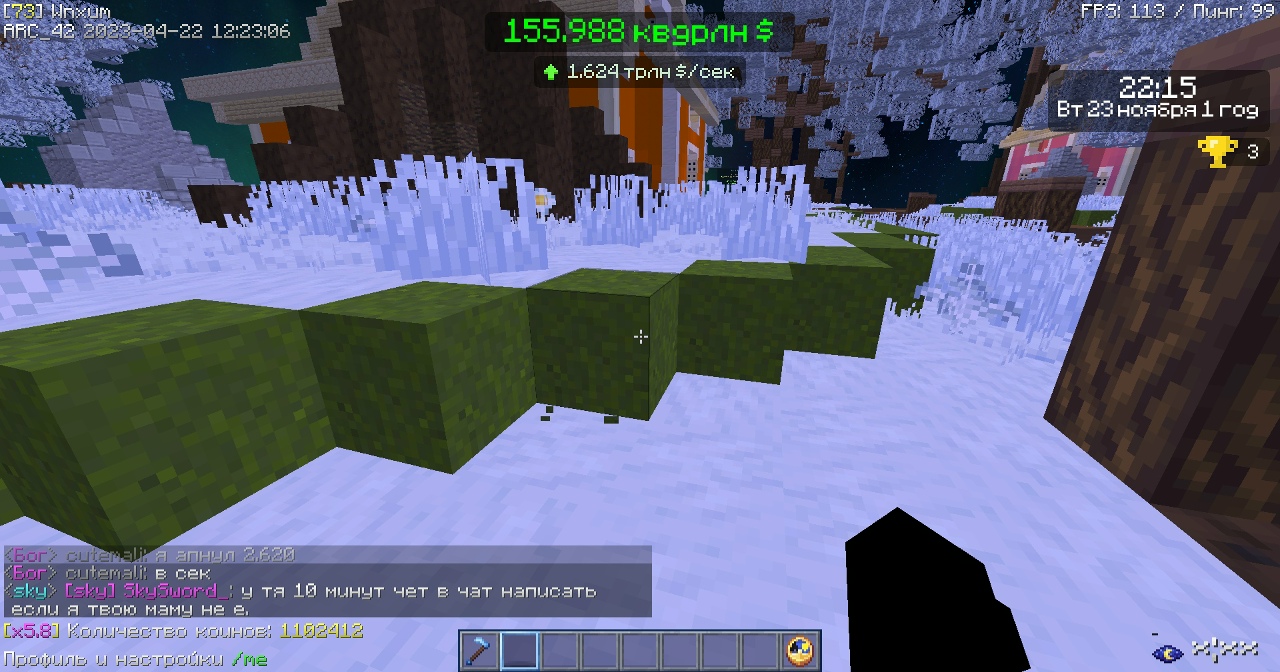Click the blue moon eye icon
The width and height of the screenshot is (1280, 672).
coord(1166,653)
